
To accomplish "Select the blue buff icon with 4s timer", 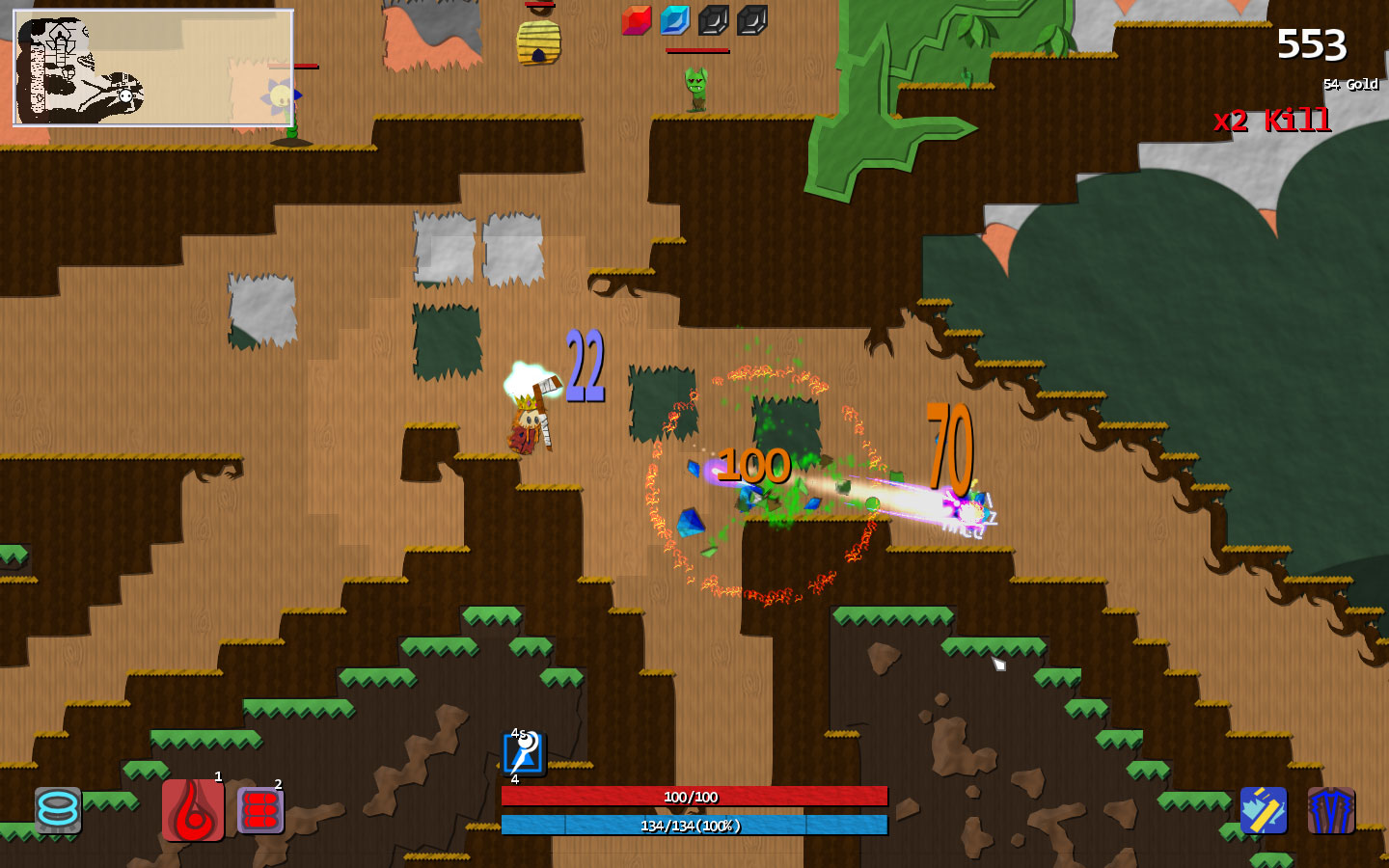I will point(524,753).
